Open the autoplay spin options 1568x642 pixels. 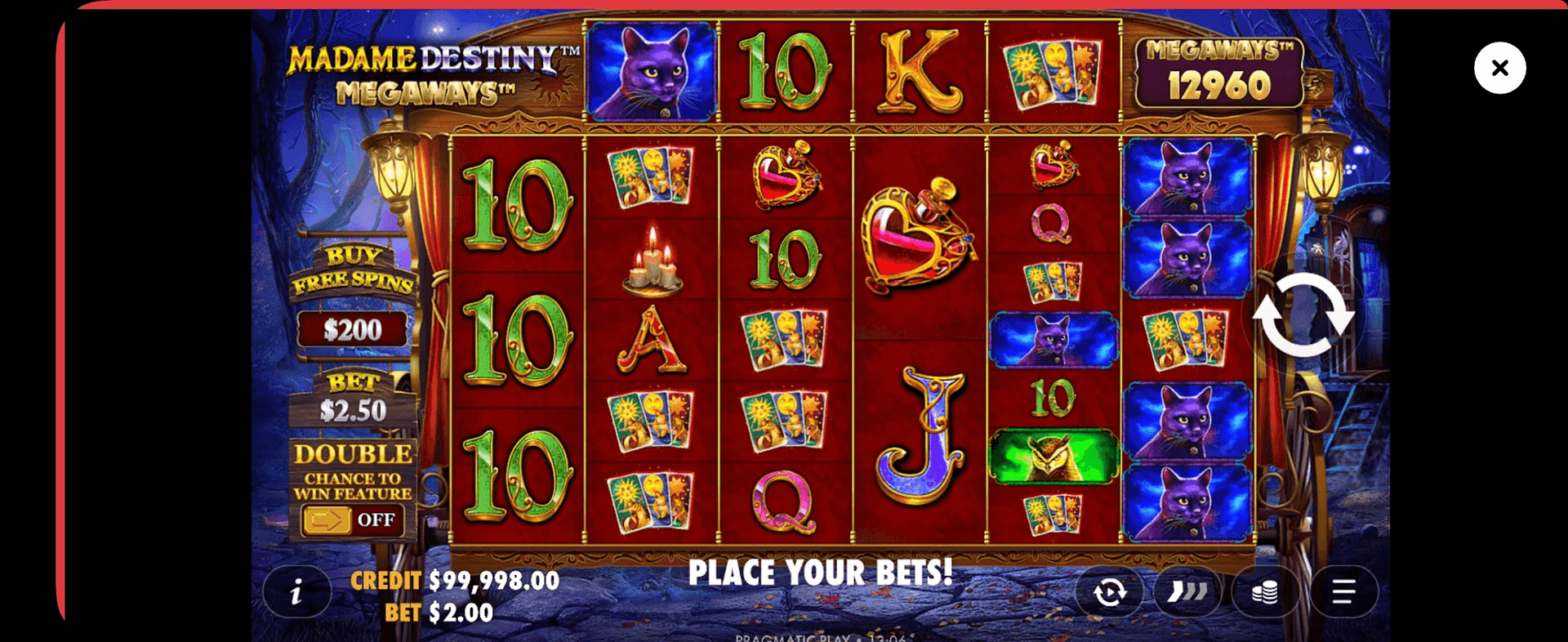pos(1111,591)
